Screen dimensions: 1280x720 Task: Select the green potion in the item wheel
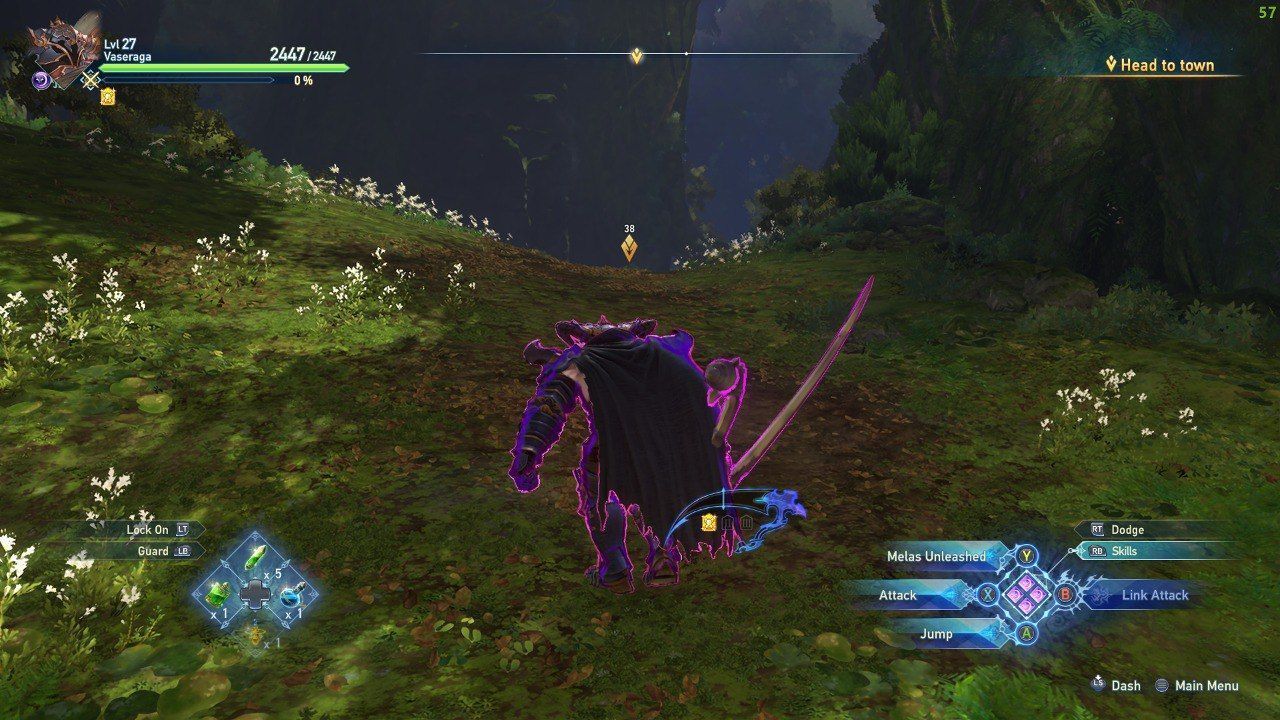point(219,594)
